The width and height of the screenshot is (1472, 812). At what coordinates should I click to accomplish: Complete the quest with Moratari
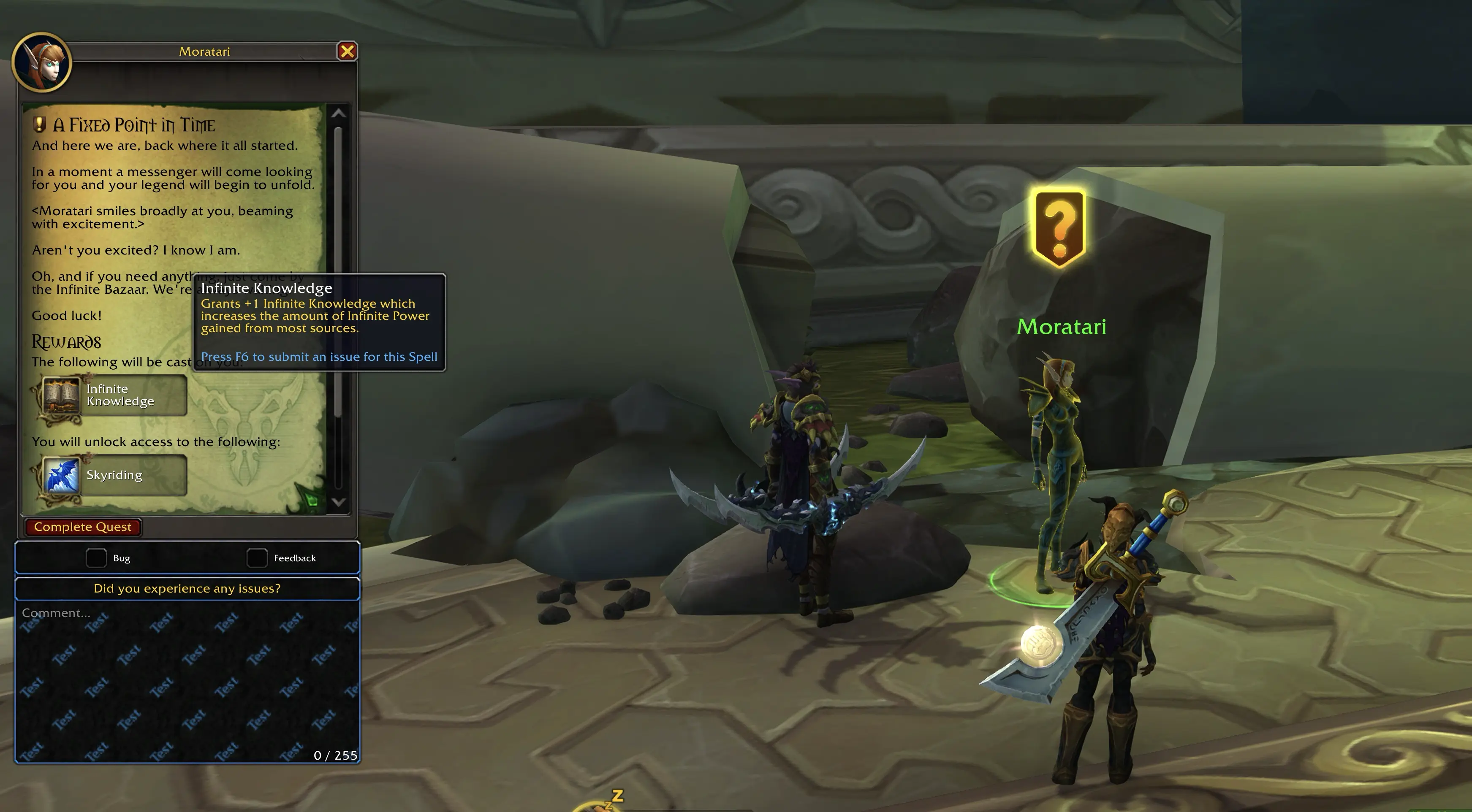point(83,527)
